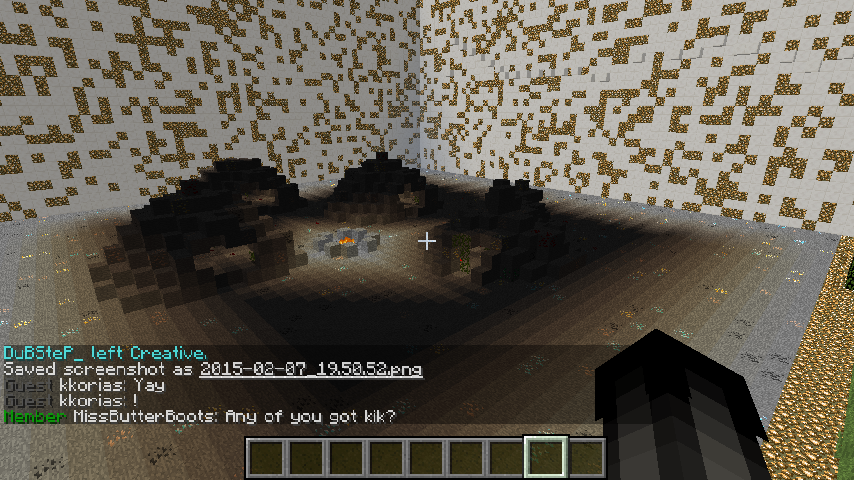The width and height of the screenshot is (854, 480).
Task: Open the saved screenshot 2015-02-07_19.50.52.png link
Action: pyautogui.click(x=310, y=370)
